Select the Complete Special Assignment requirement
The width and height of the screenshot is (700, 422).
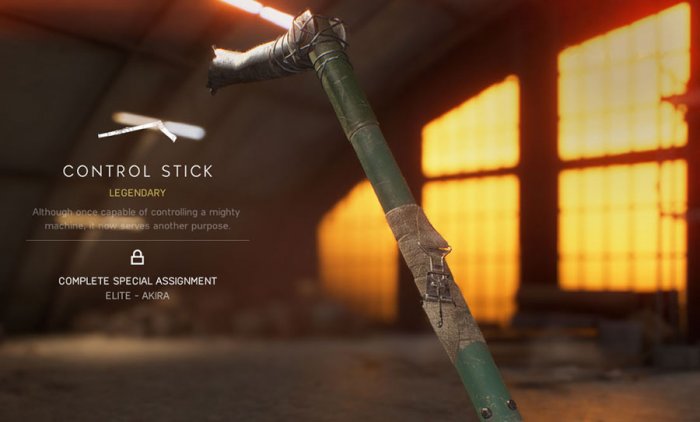tap(137, 281)
